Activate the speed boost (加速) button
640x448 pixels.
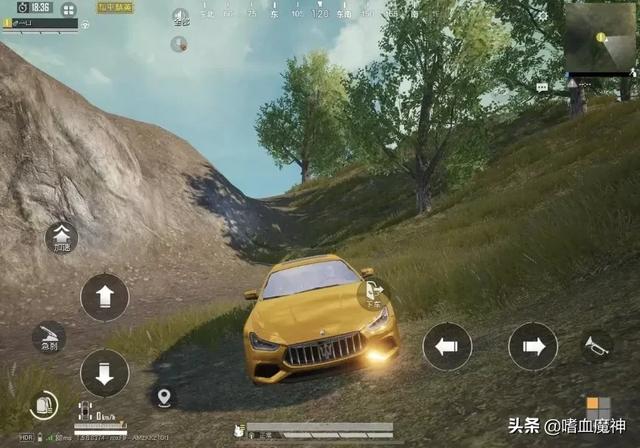tap(62, 238)
